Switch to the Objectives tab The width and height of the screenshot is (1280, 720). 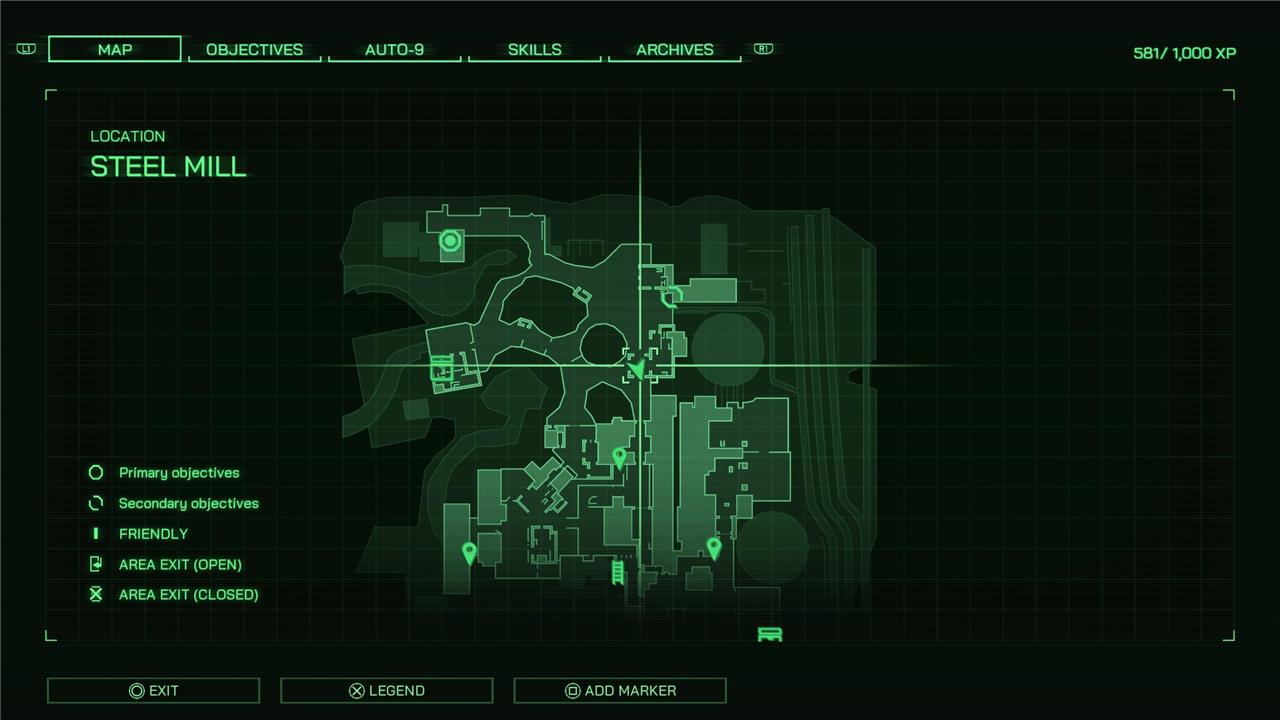point(254,49)
